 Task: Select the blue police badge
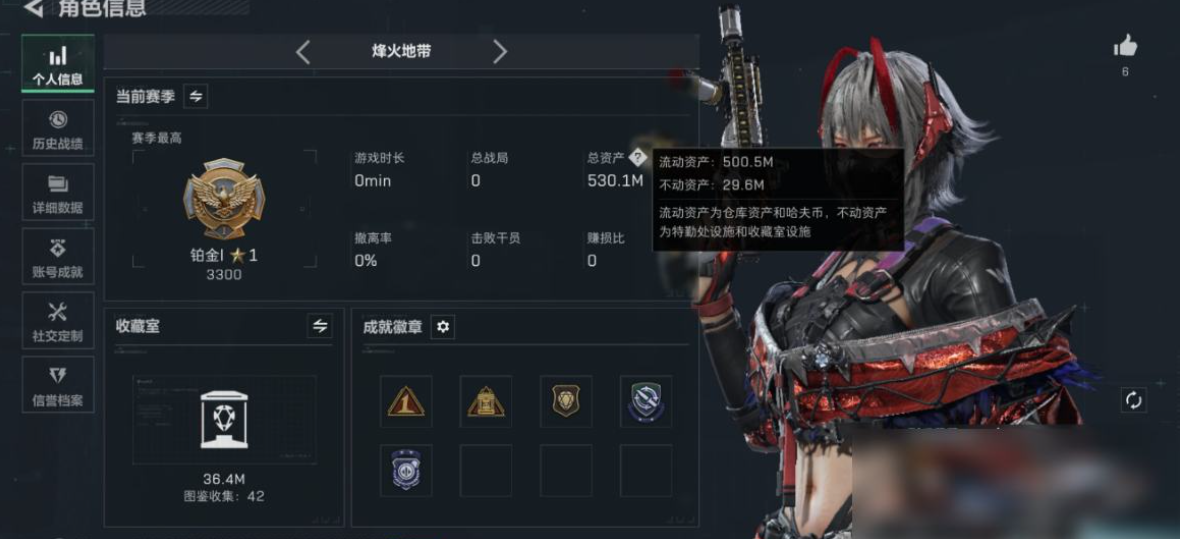(406, 470)
